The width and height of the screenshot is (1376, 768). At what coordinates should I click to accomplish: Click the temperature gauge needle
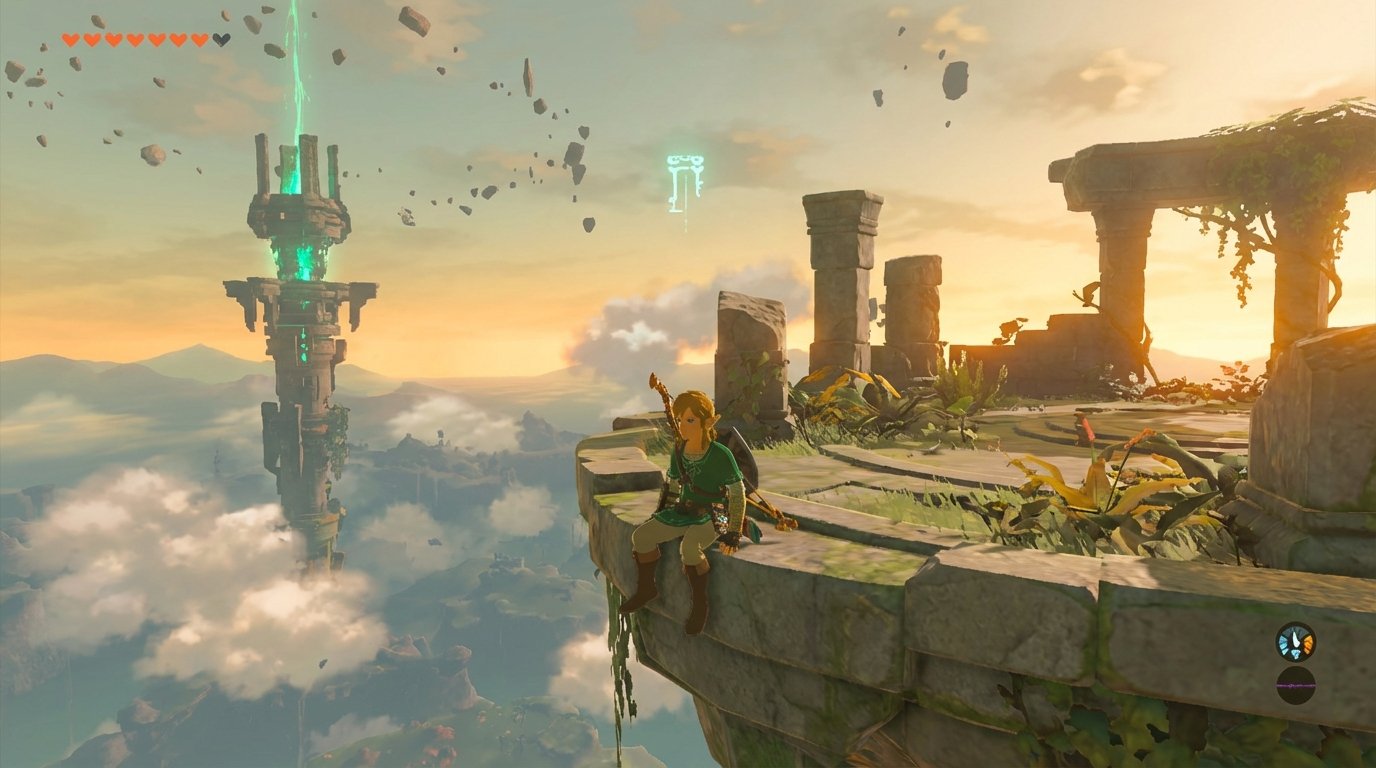1295,639
